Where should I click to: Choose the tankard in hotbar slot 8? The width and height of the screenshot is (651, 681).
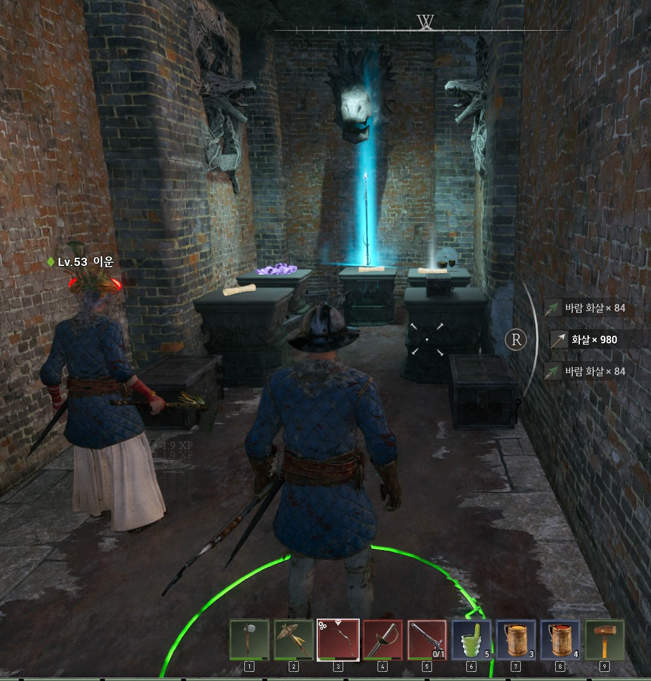pyautogui.click(x=560, y=639)
